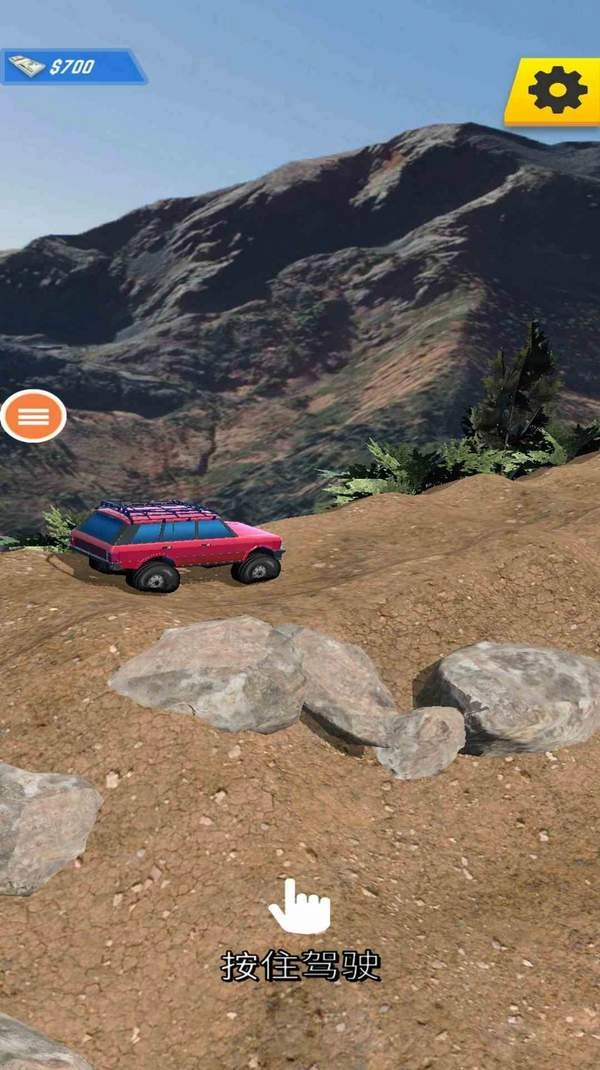Open settings with the yellow gear button
600x1070 pixels.
(556, 91)
